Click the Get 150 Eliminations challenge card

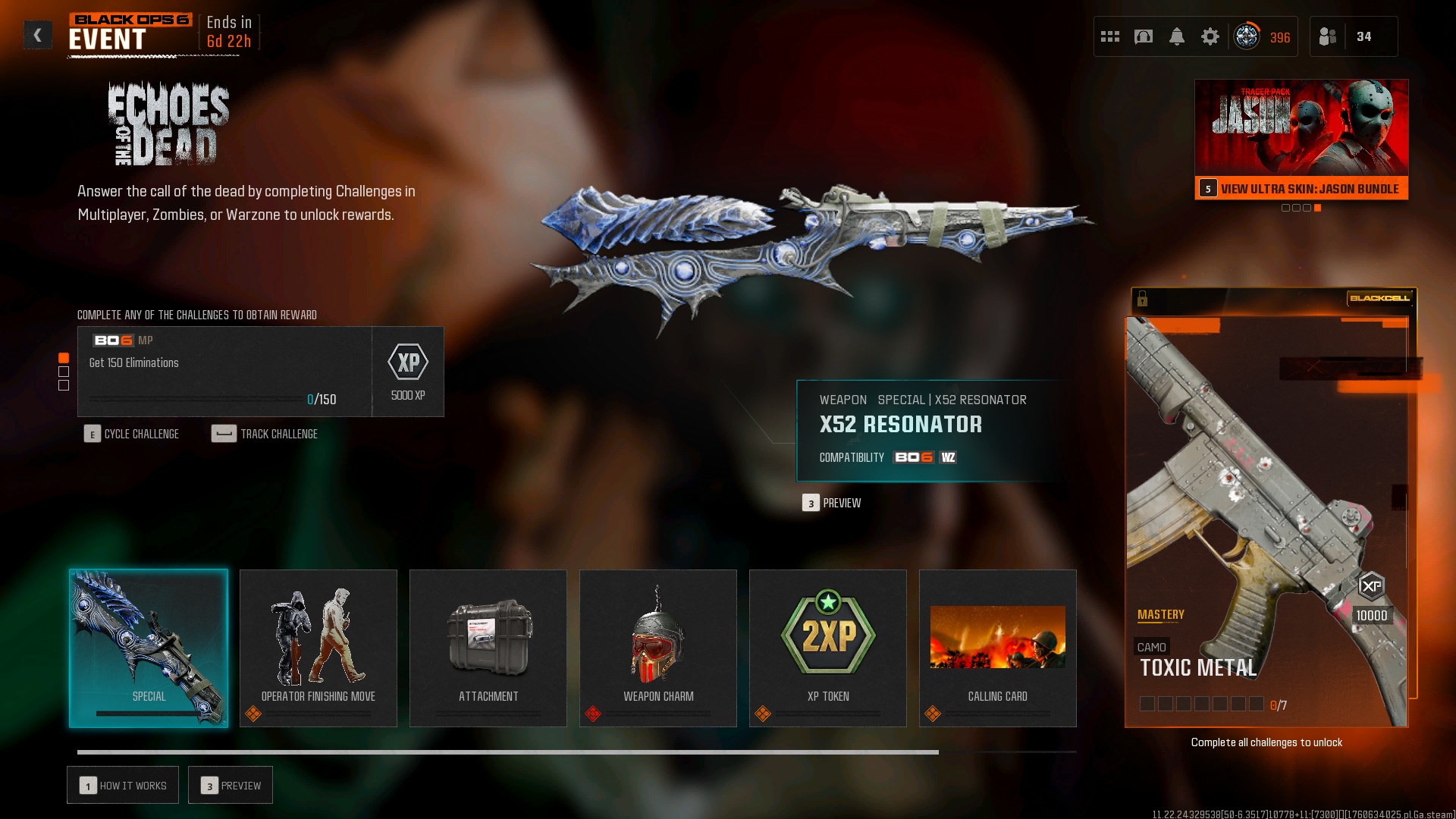click(x=224, y=372)
